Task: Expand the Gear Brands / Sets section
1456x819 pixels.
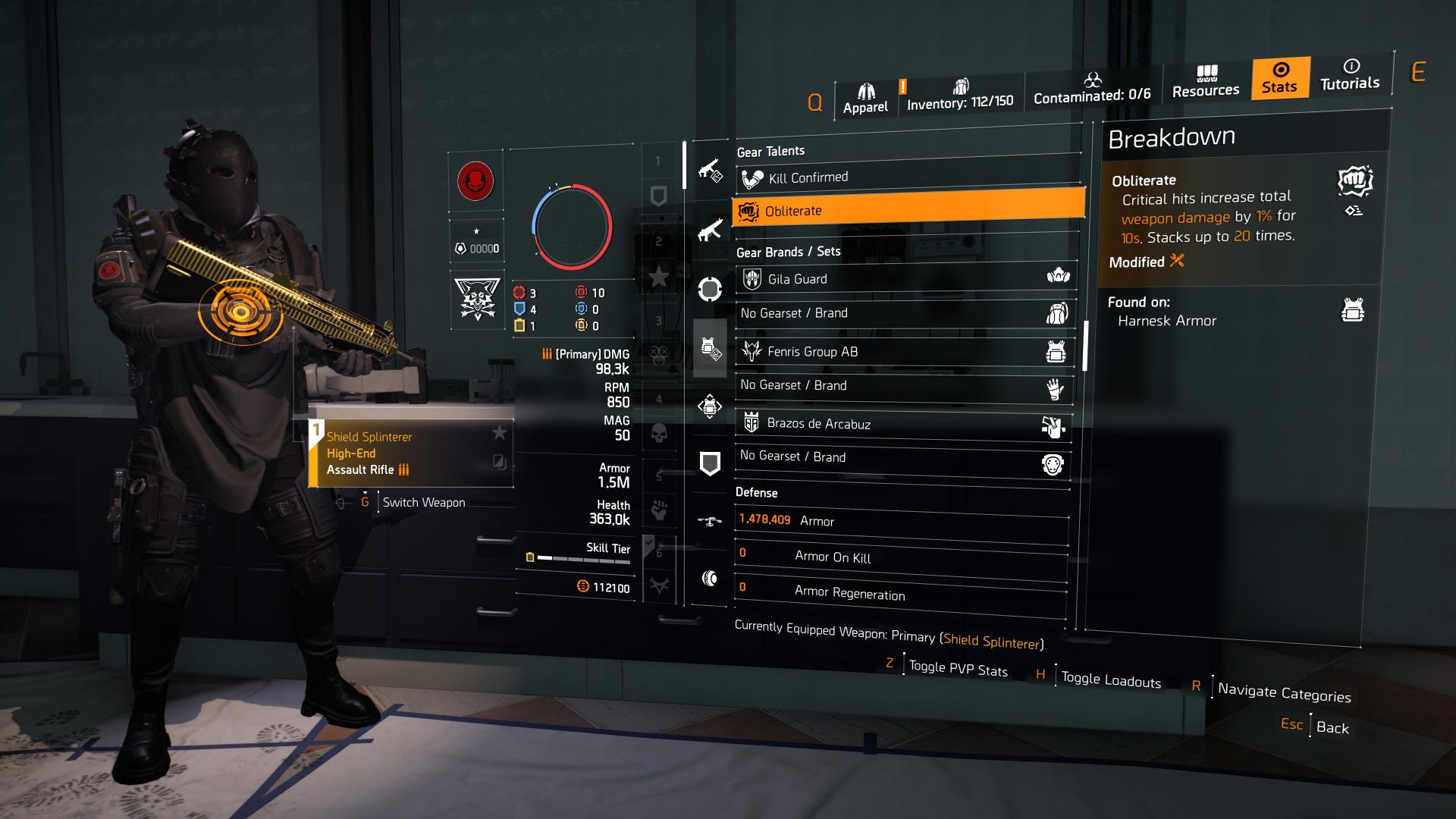Action: point(789,251)
